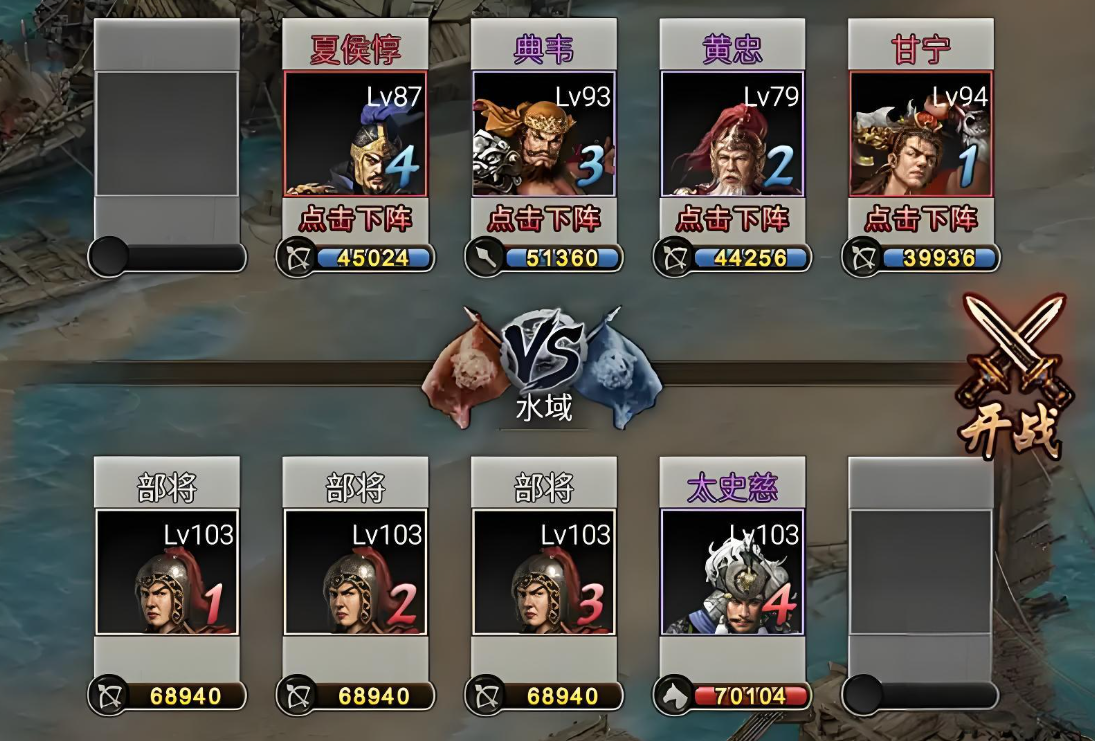Inspect enemy general 太史慈 portrait

click(733, 572)
